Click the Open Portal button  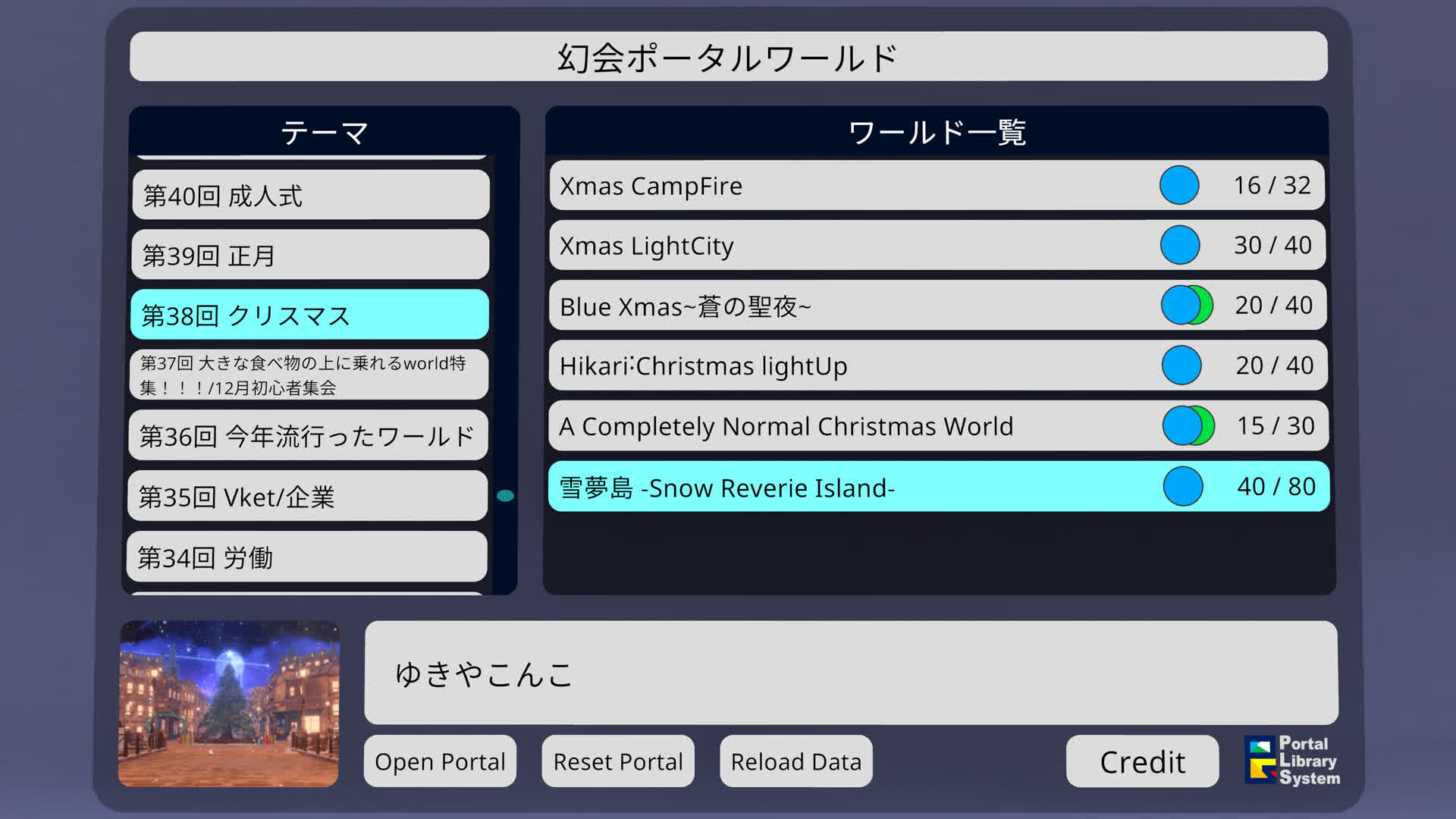coord(440,761)
